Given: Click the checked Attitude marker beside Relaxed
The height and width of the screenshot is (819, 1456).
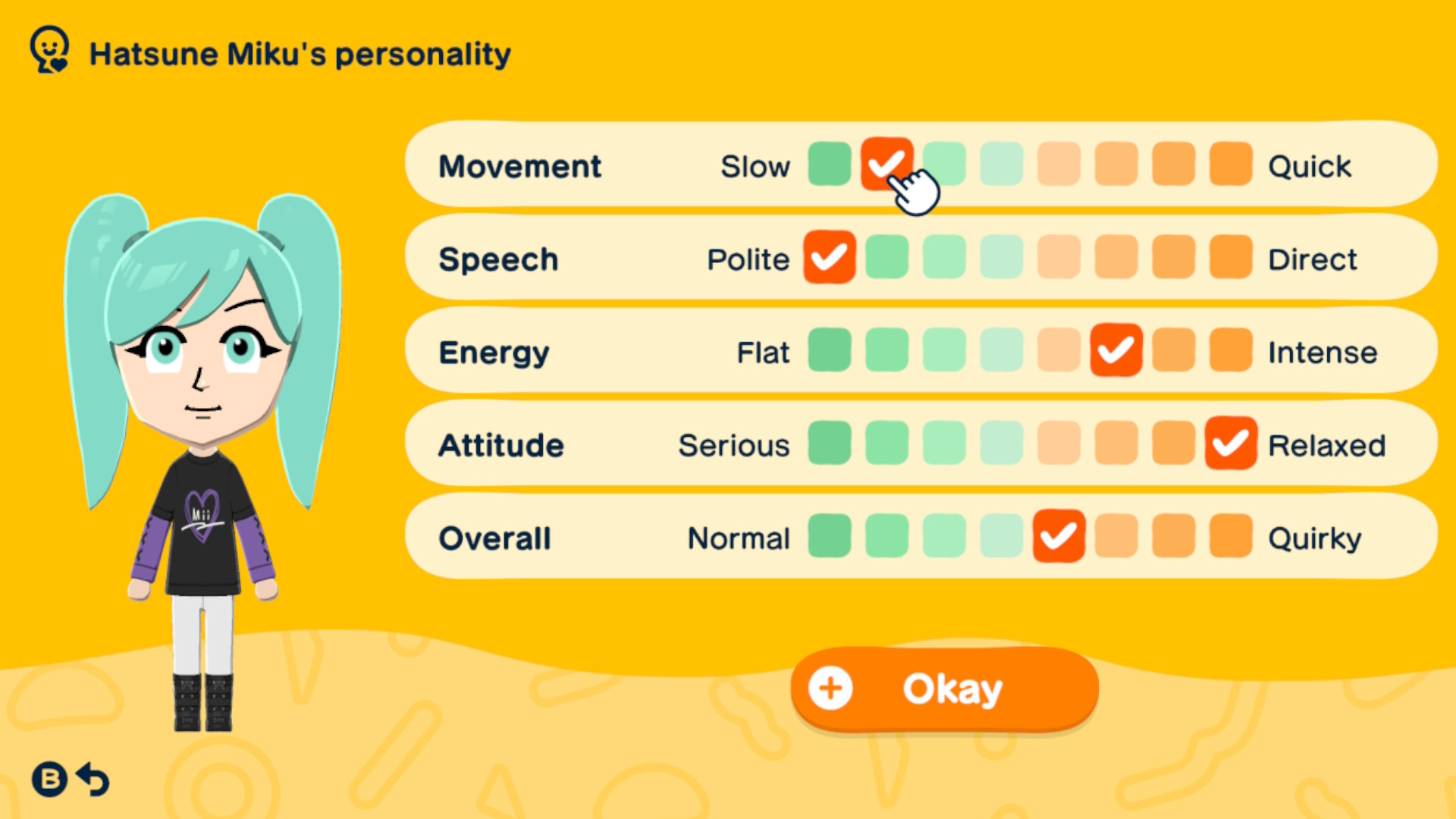Looking at the screenshot, I should coord(1230,444).
